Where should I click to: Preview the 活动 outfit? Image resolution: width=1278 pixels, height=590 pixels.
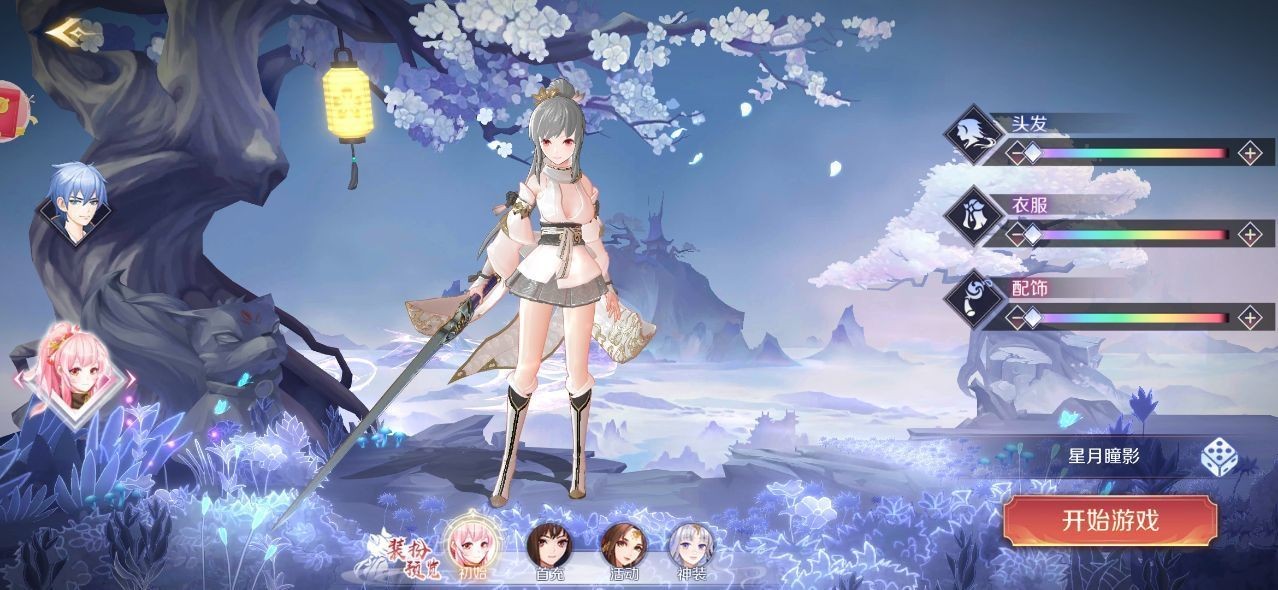coord(622,546)
